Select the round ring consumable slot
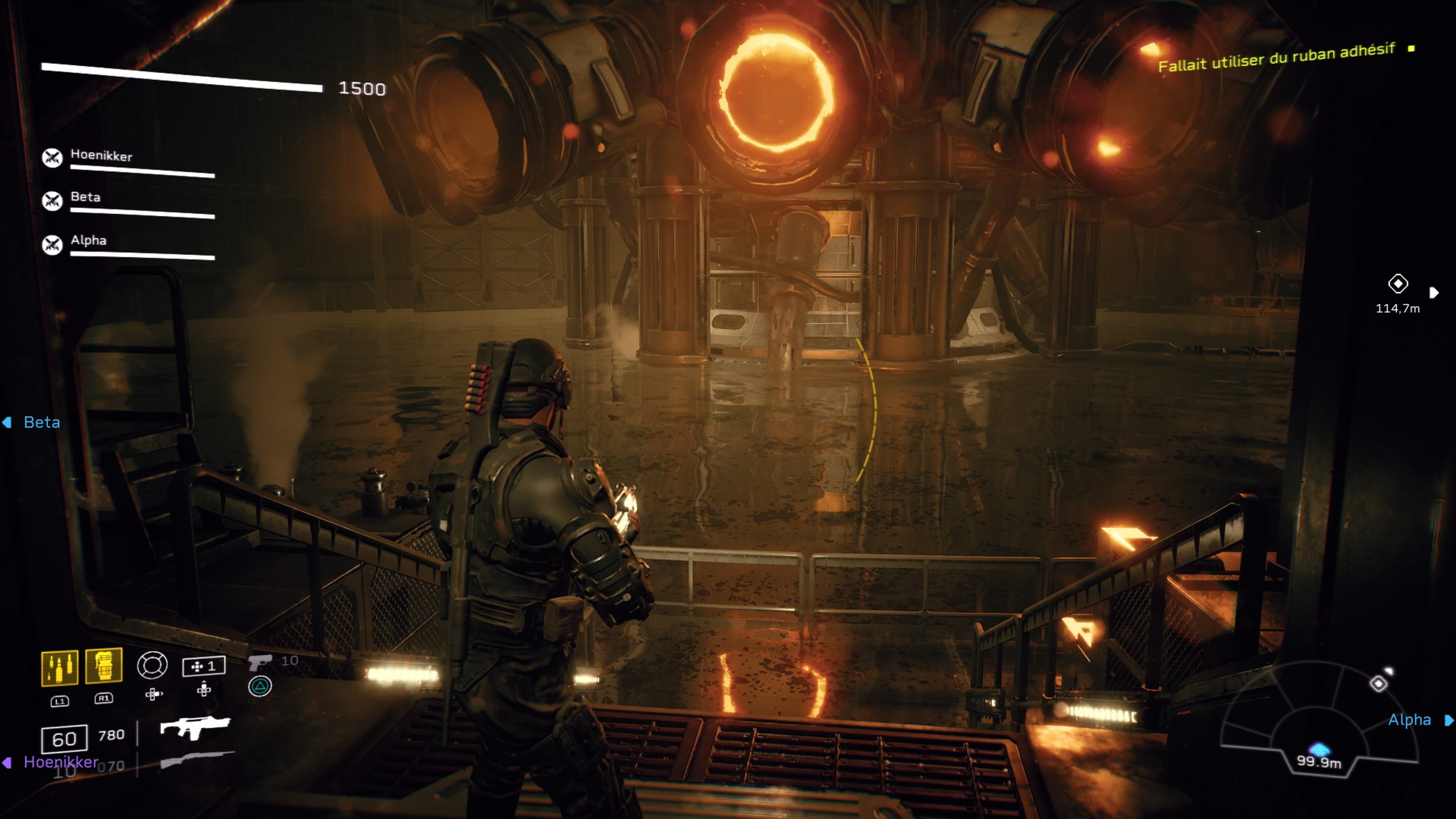 152,665
